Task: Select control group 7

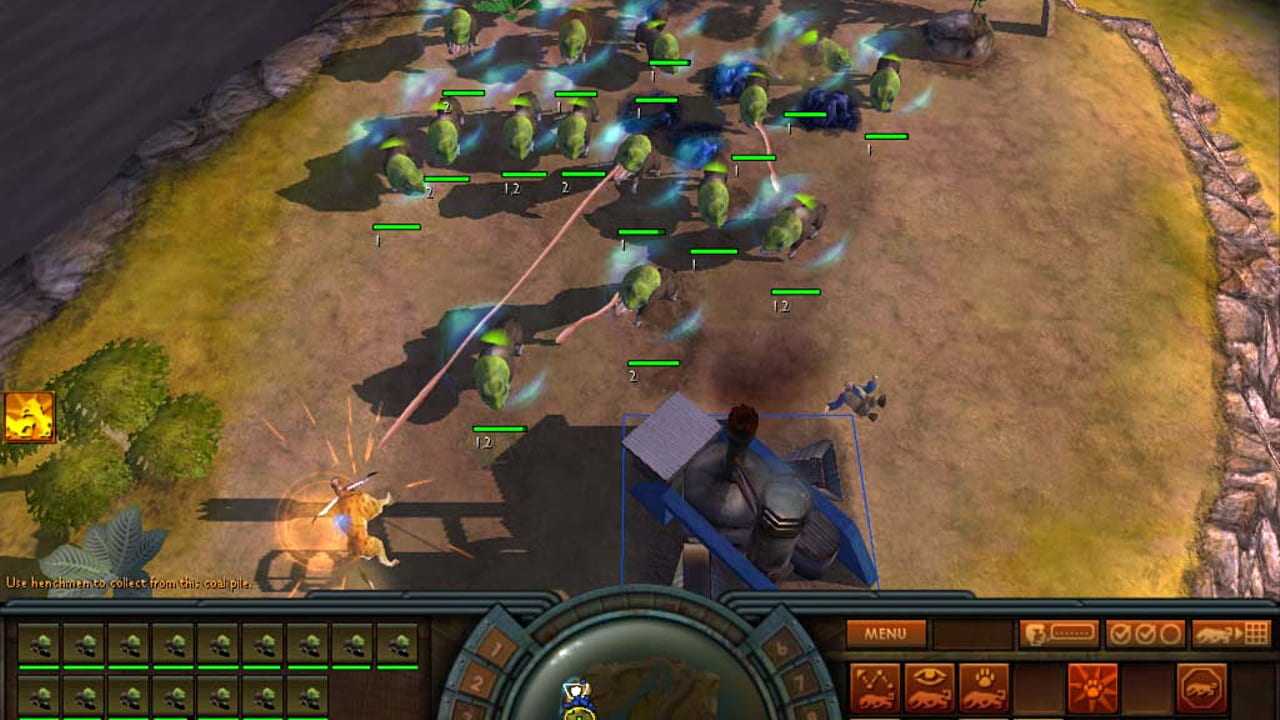Action: tap(798, 684)
